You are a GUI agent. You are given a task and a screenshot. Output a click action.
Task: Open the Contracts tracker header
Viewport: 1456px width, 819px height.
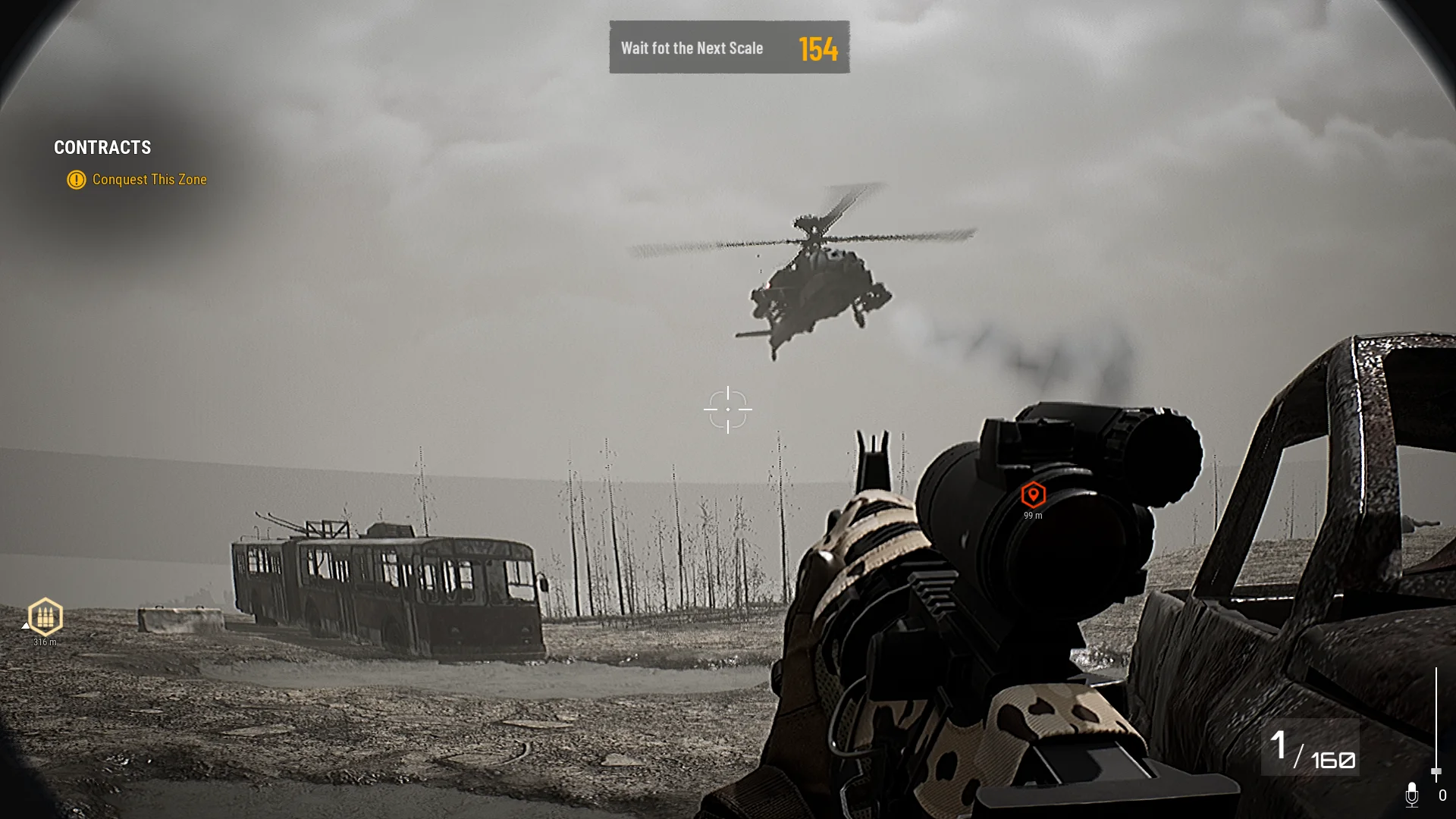[102, 148]
